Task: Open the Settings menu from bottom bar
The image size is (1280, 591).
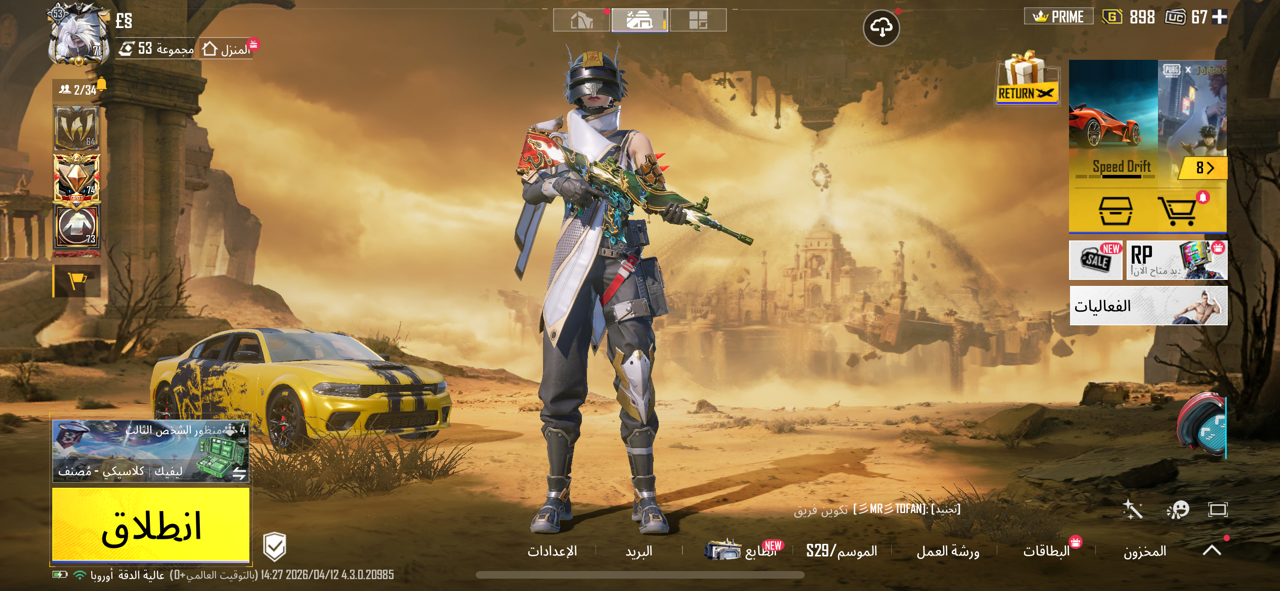Action: 552,551
